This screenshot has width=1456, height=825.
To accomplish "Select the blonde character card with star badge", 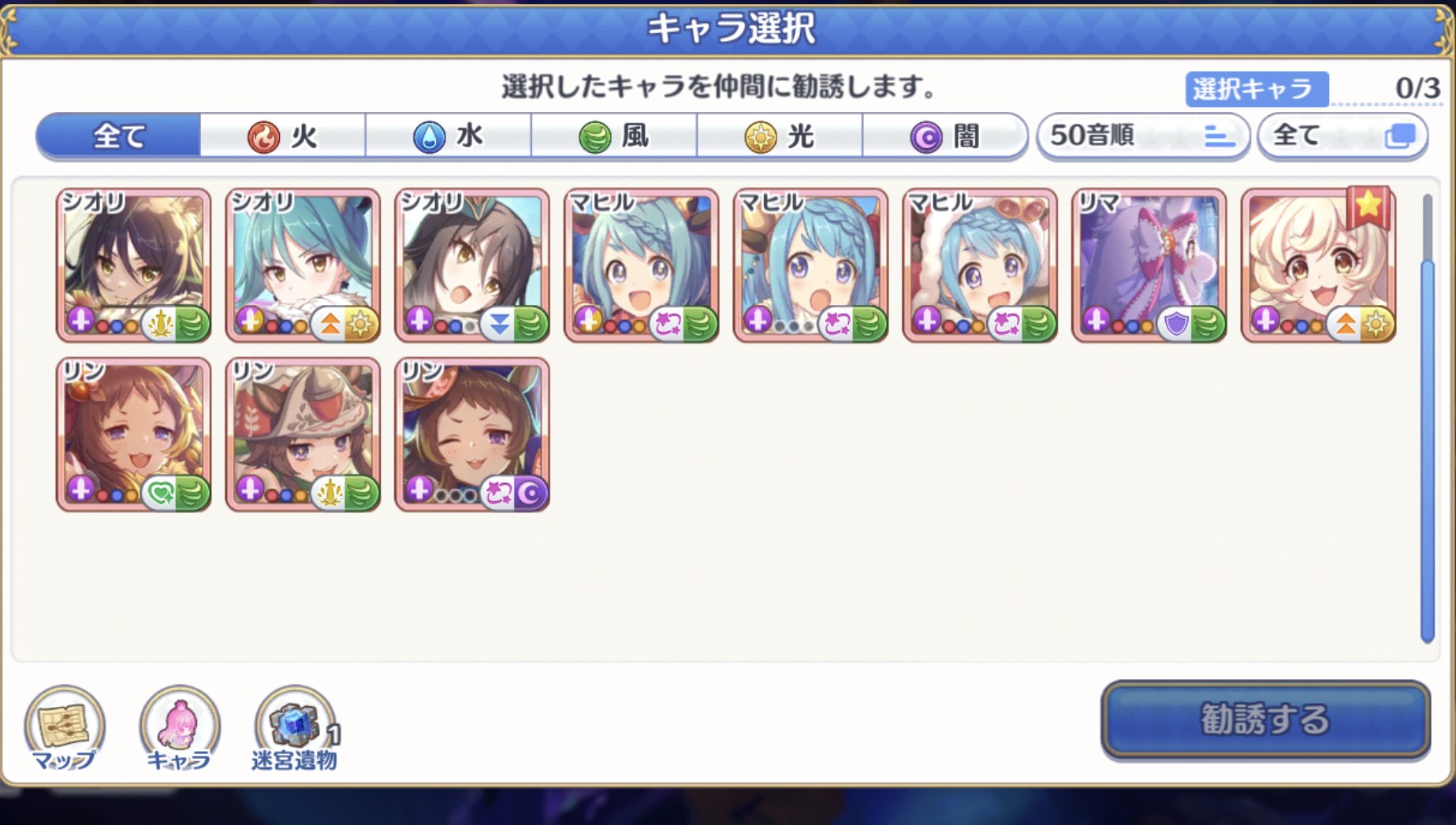I will 1318,266.
